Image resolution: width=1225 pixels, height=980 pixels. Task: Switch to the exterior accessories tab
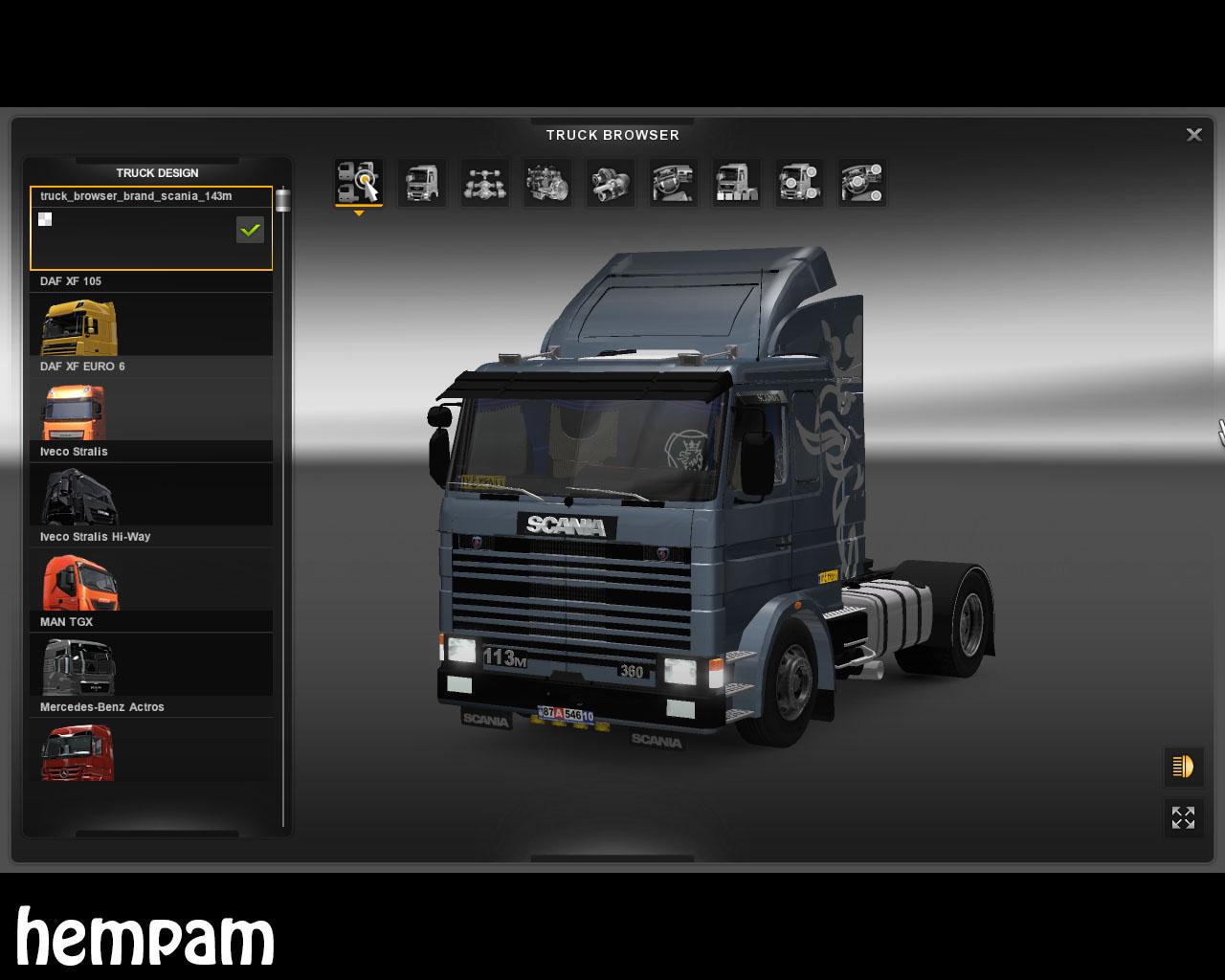(799, 182)
